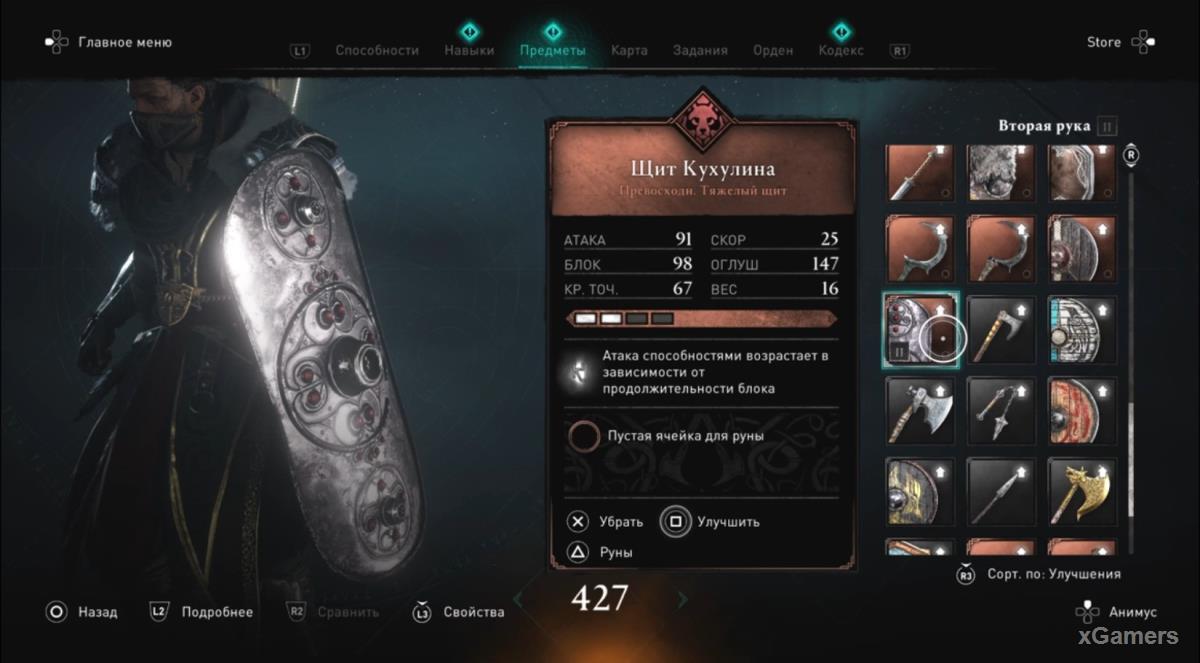Screen dimensions: 1200x663
Task: Select the blue and white round shield
Action: (1081, 330)
